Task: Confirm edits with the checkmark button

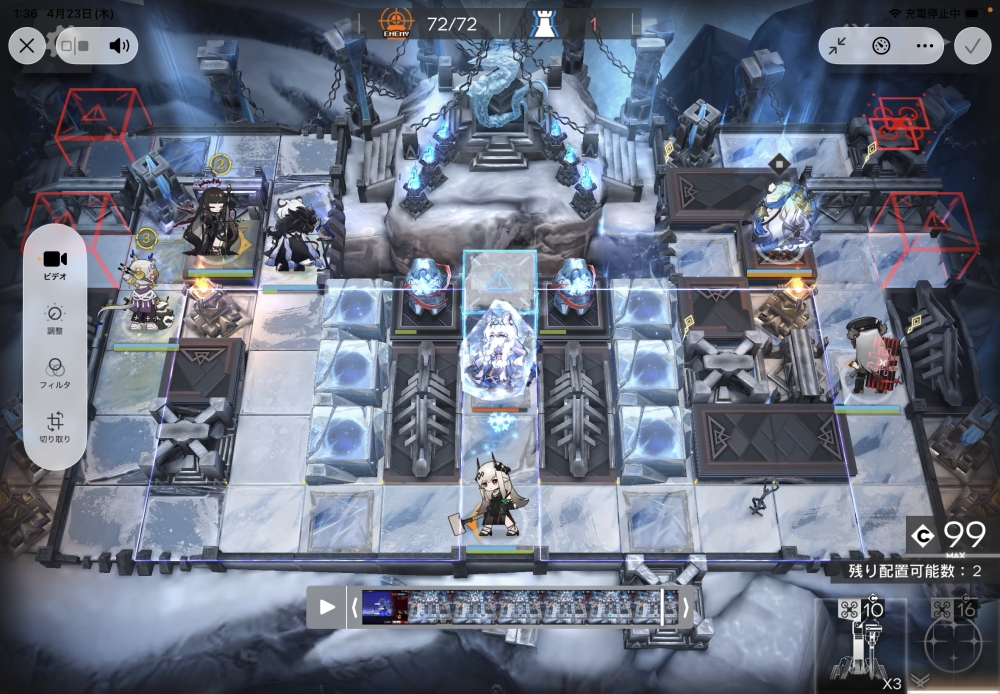Action: click(x=970, y=45)
